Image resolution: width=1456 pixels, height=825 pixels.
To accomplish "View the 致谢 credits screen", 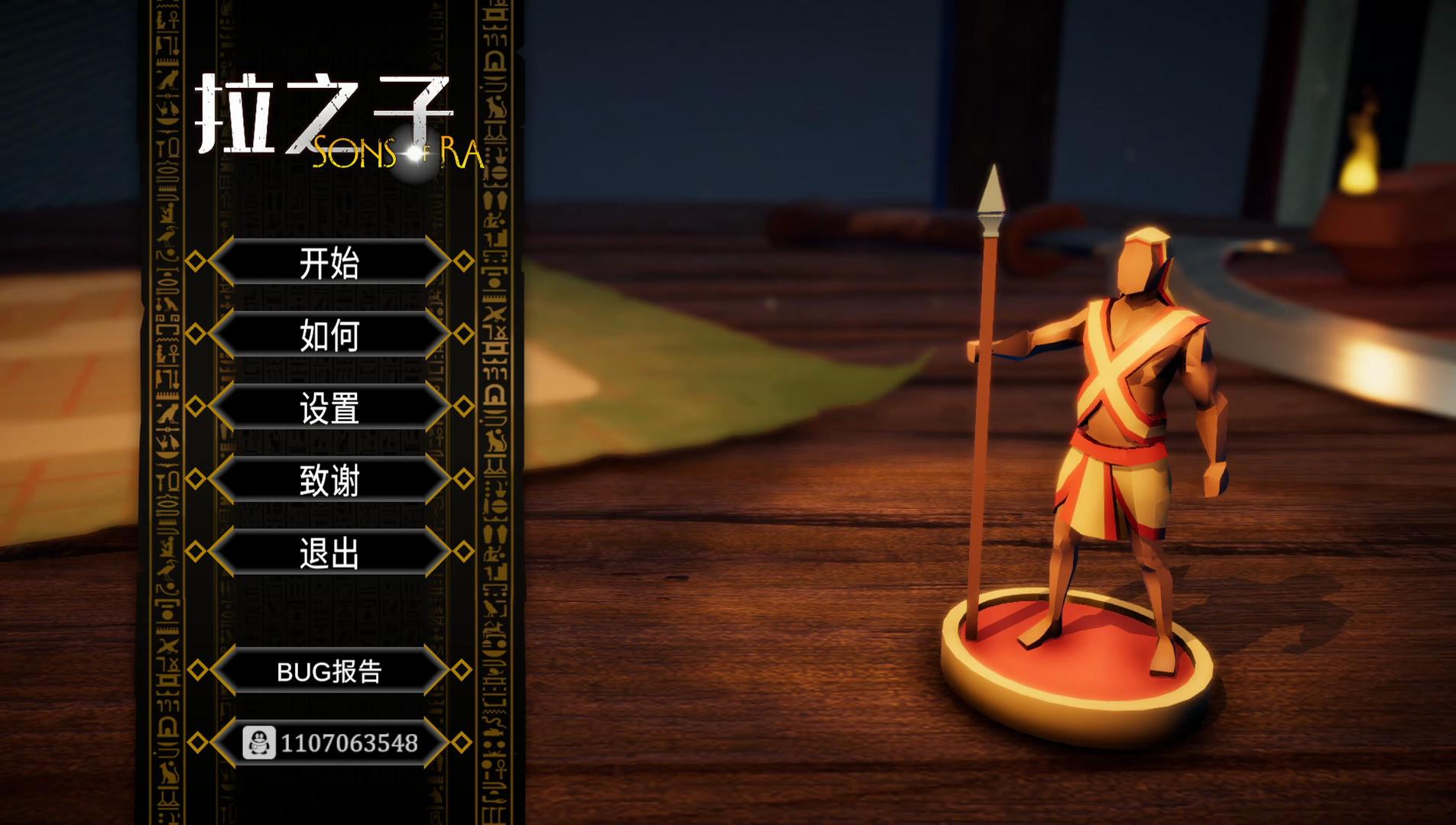I will 330,480.
